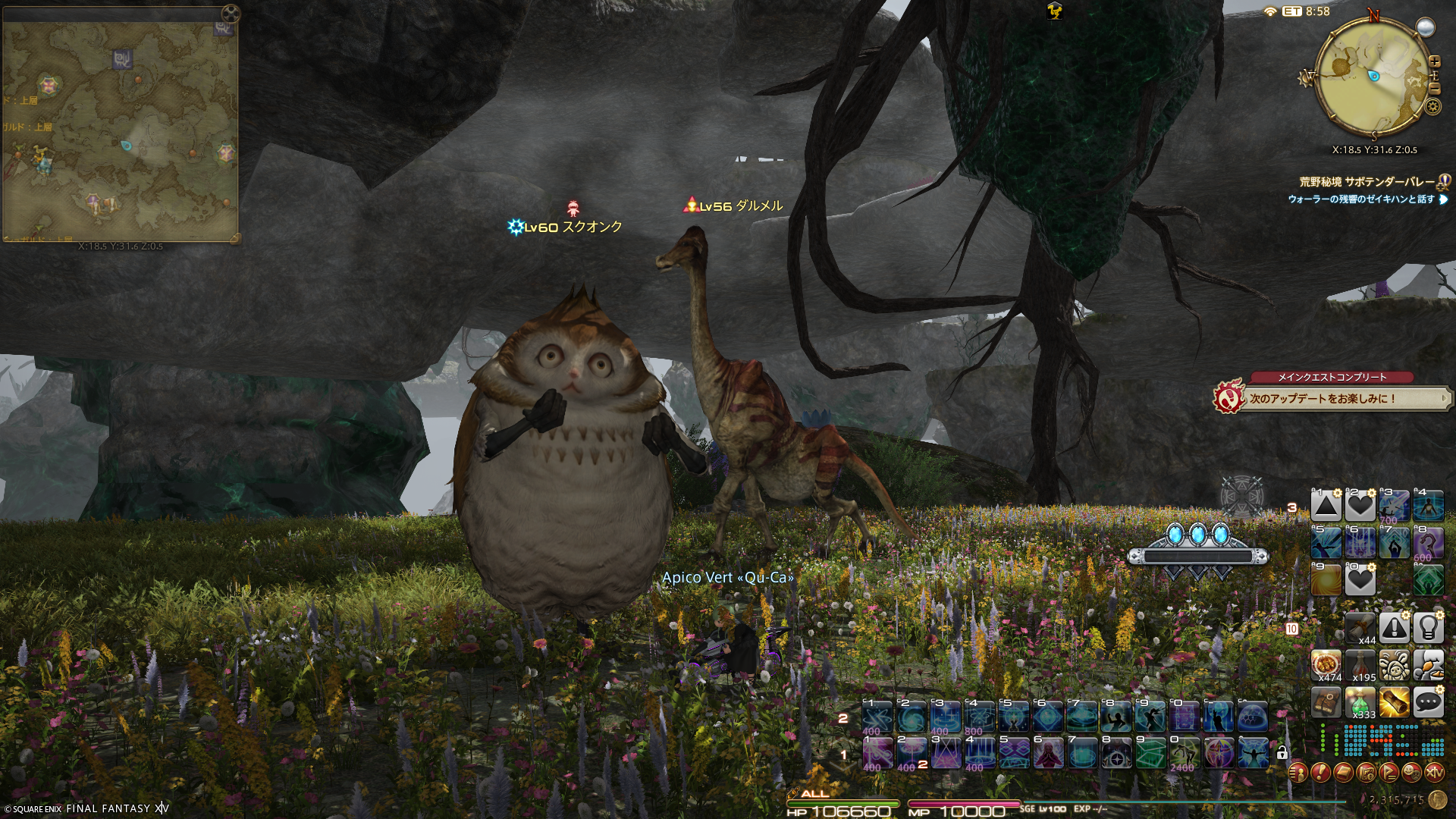Use the paper scroll item with 44 count
Image resolution: width=1456 pixels, height=819 pixels.
(x=1360, y=628)
